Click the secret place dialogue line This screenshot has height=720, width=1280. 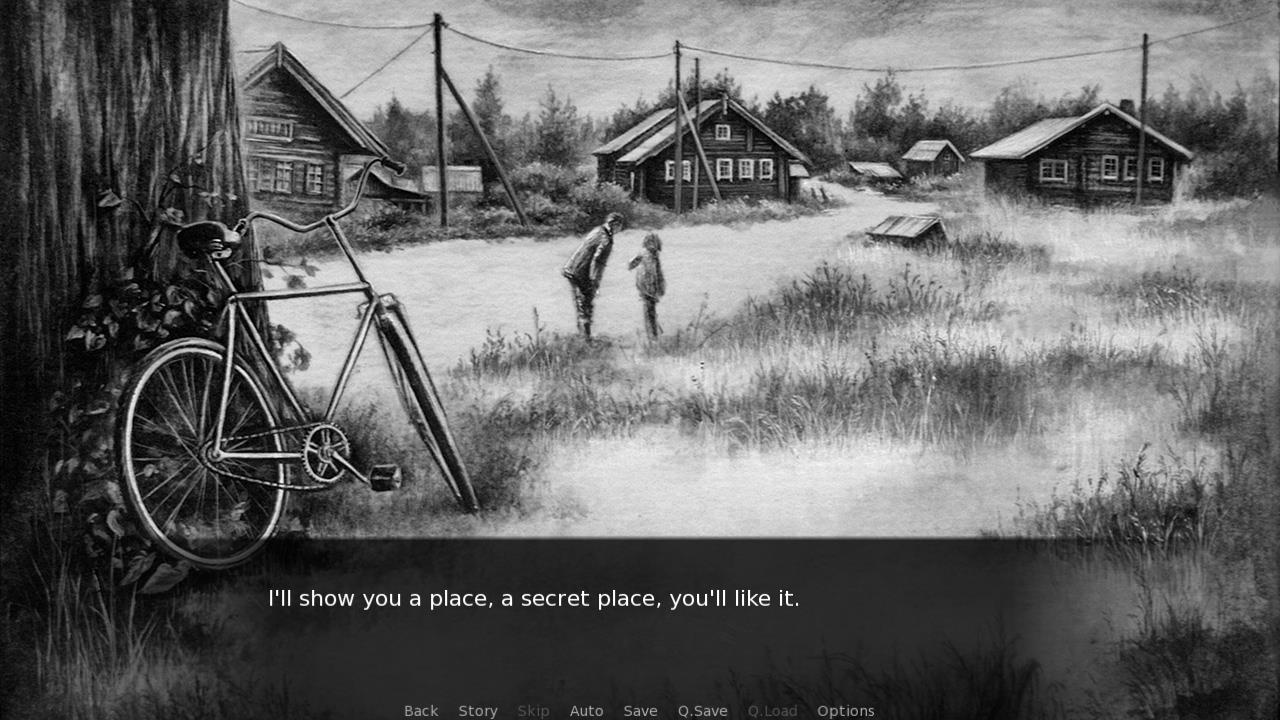533,599
